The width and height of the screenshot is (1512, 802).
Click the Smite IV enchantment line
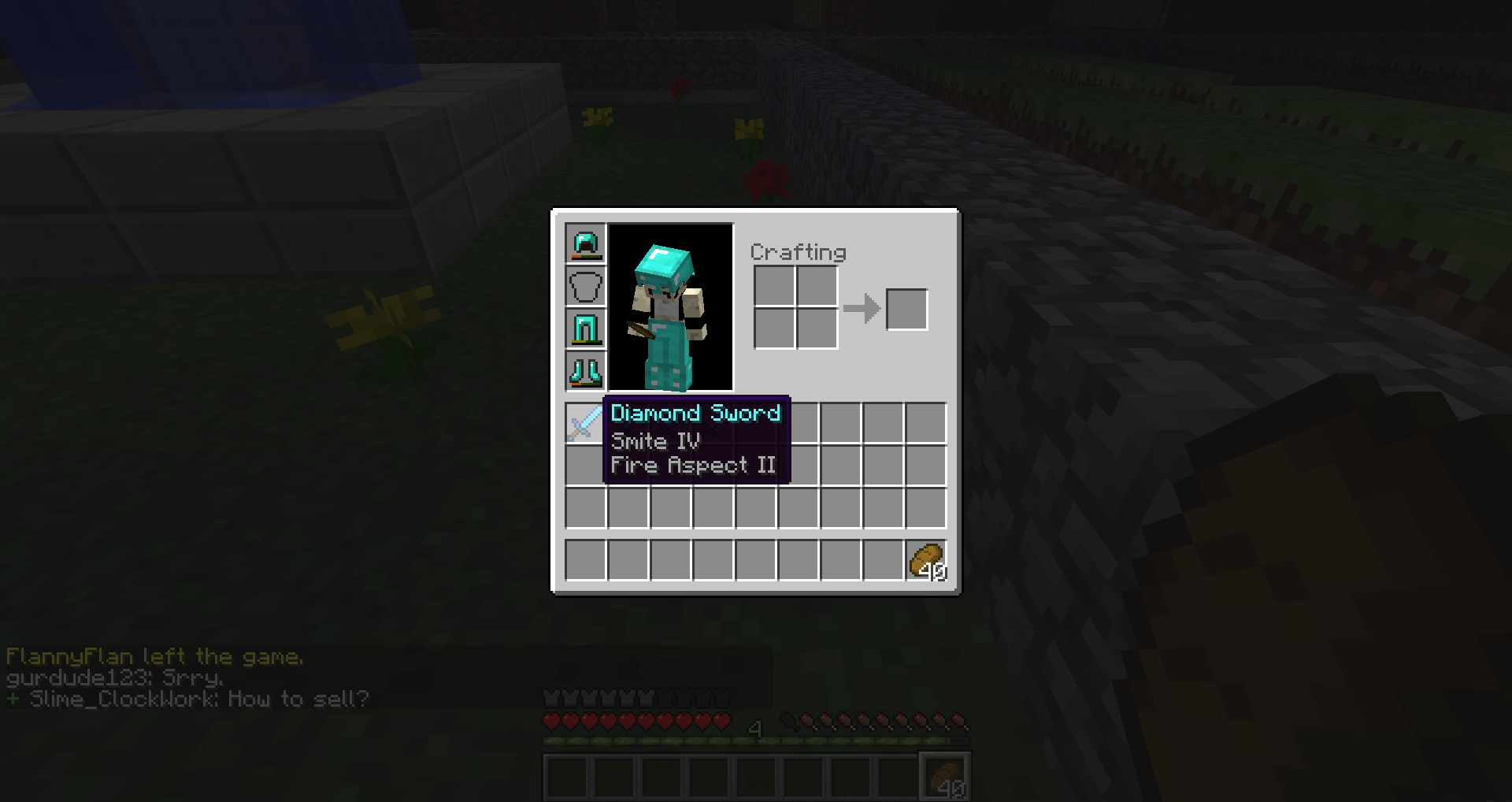pyautogui.click(x=656, y=441)
